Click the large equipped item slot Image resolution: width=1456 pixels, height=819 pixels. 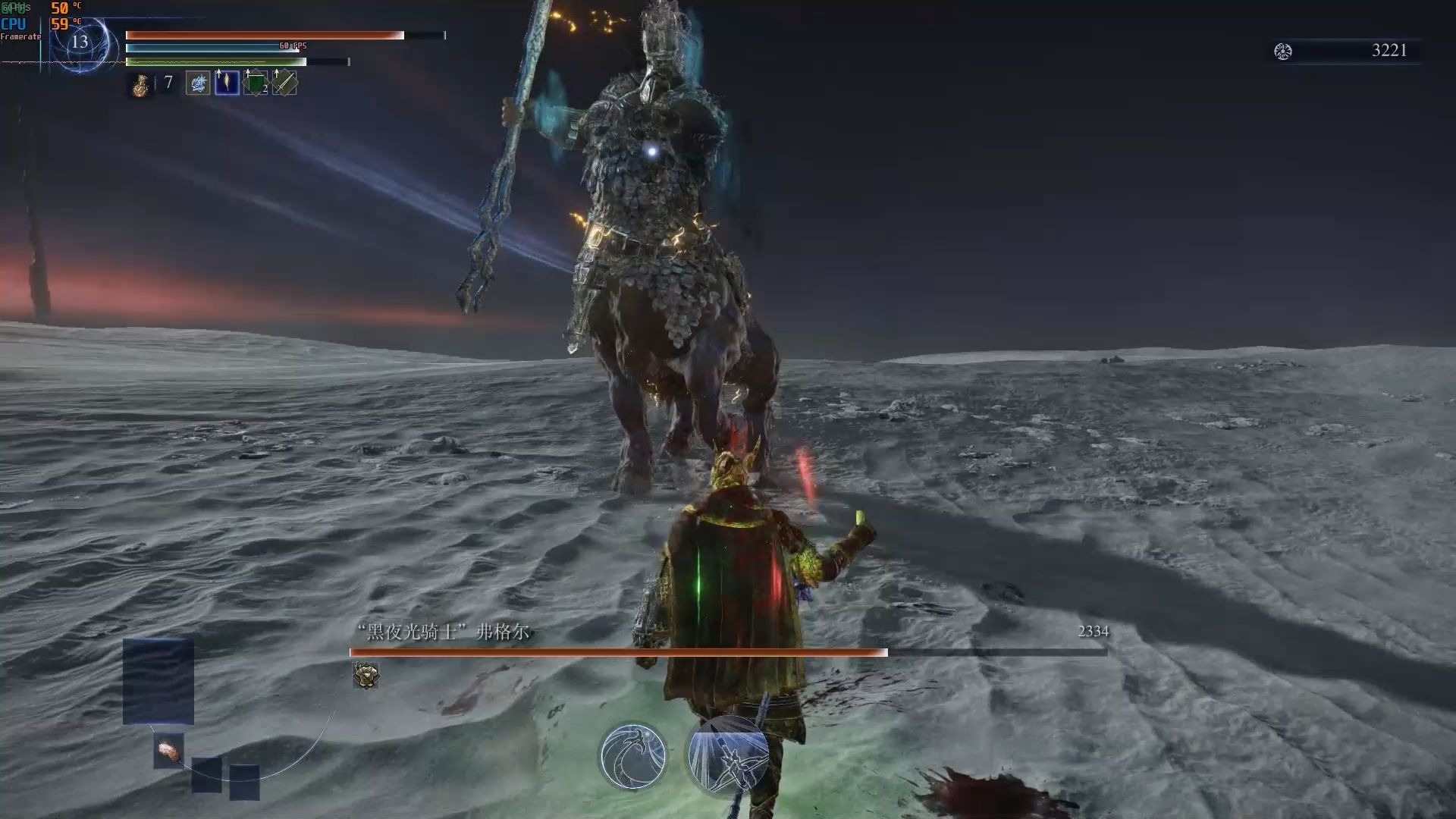158,681
